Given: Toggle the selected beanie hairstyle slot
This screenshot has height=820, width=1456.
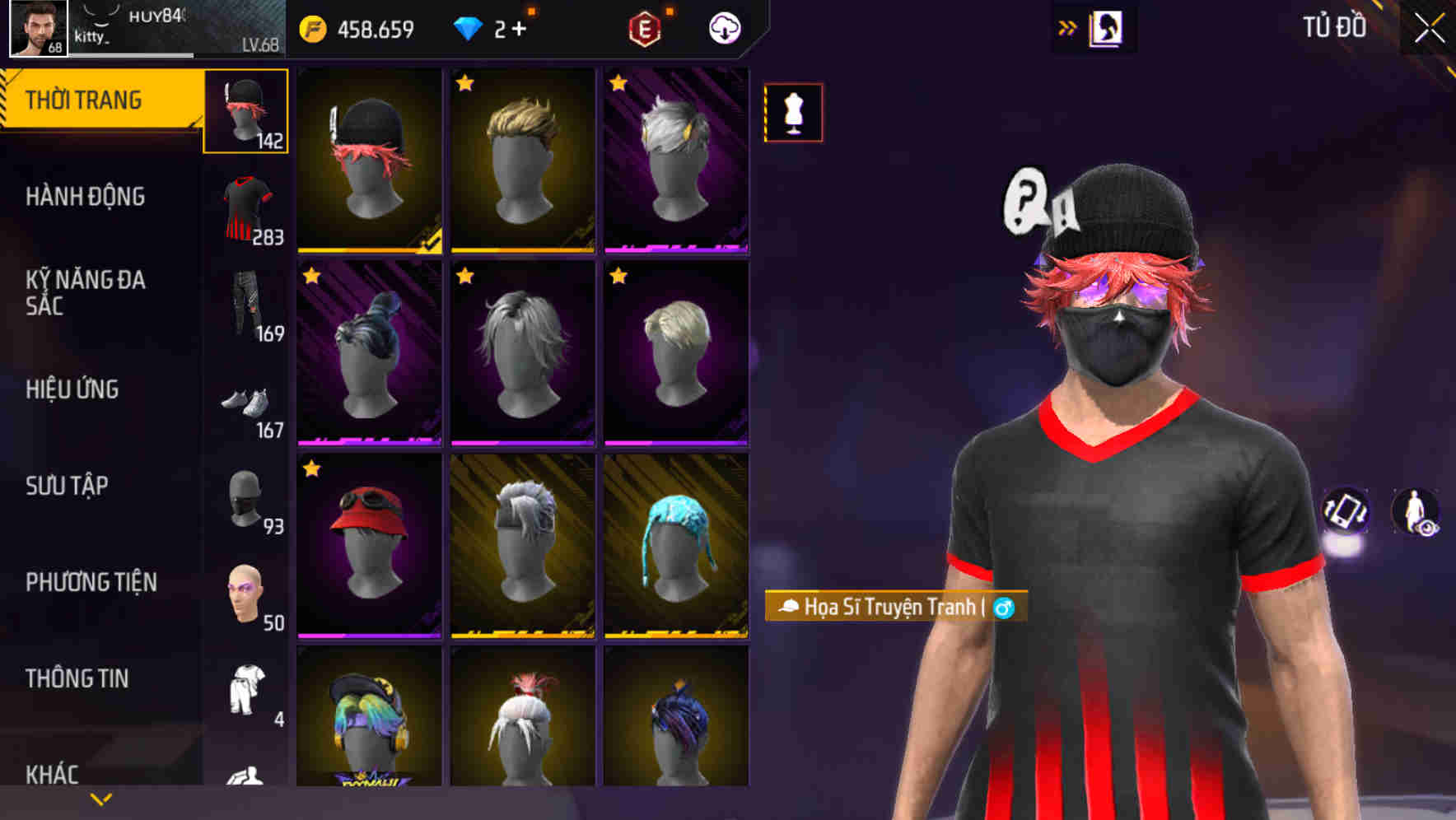Looking at the screenshot, I should point(245,112).
